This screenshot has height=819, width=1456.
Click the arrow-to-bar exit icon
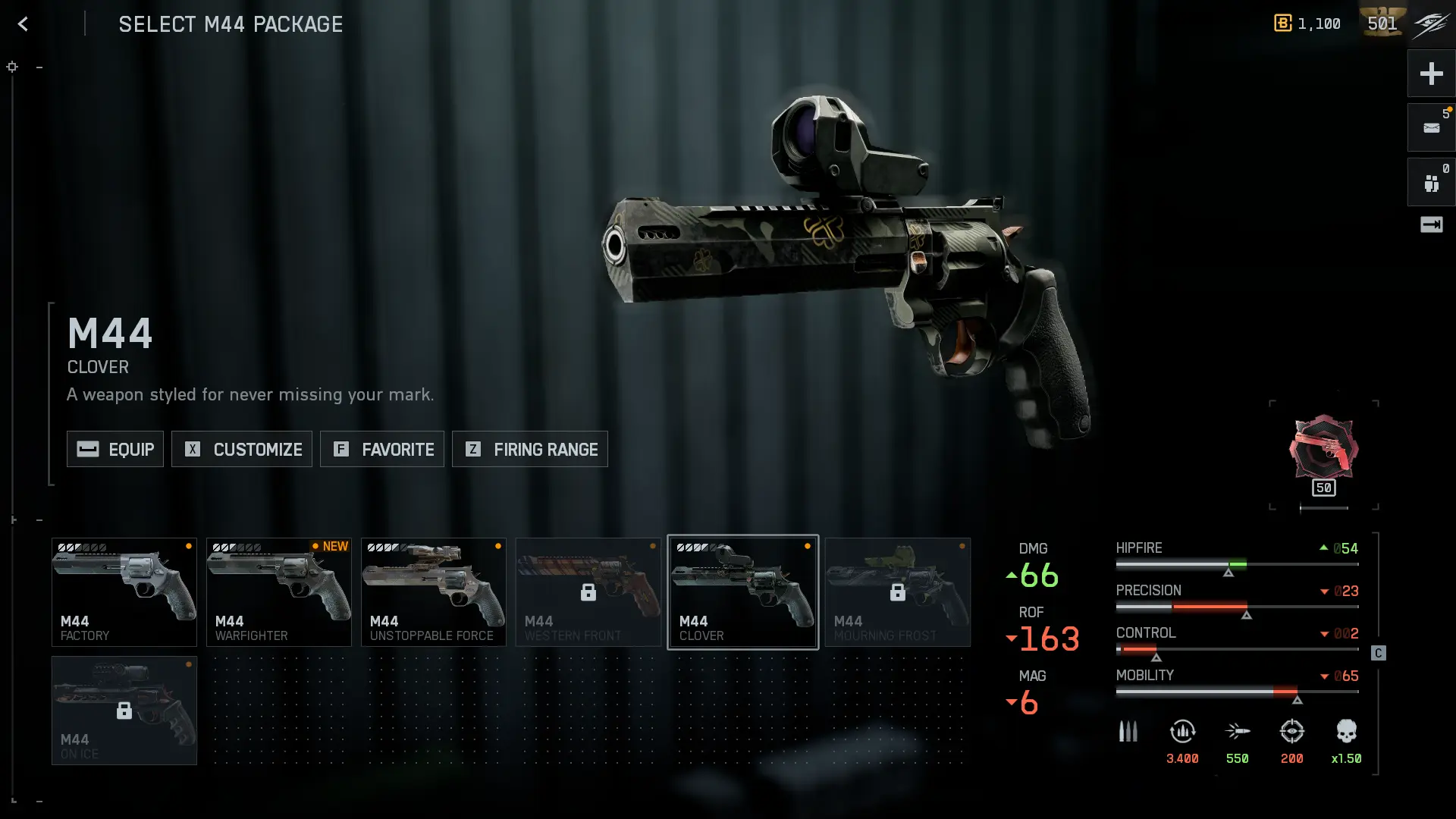1431,224
